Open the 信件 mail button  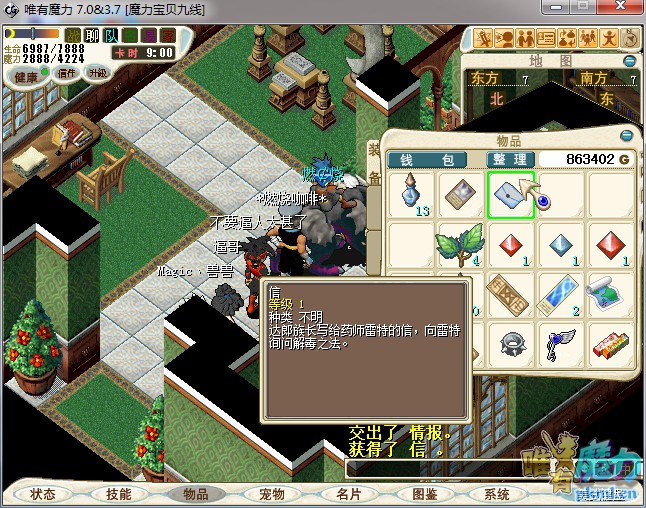pos(68,73)
